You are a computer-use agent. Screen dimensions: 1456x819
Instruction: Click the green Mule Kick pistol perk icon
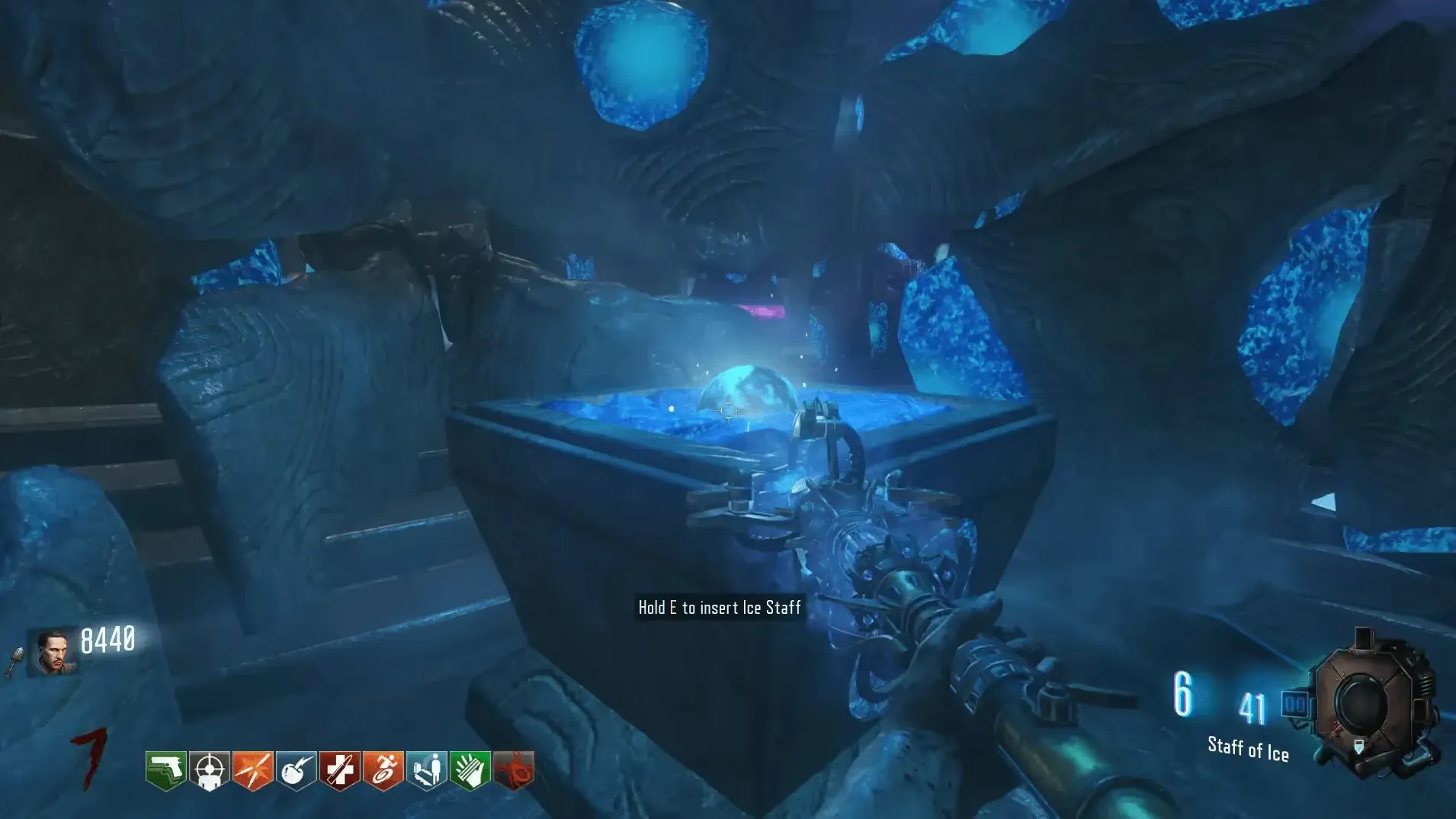(165, 770)
